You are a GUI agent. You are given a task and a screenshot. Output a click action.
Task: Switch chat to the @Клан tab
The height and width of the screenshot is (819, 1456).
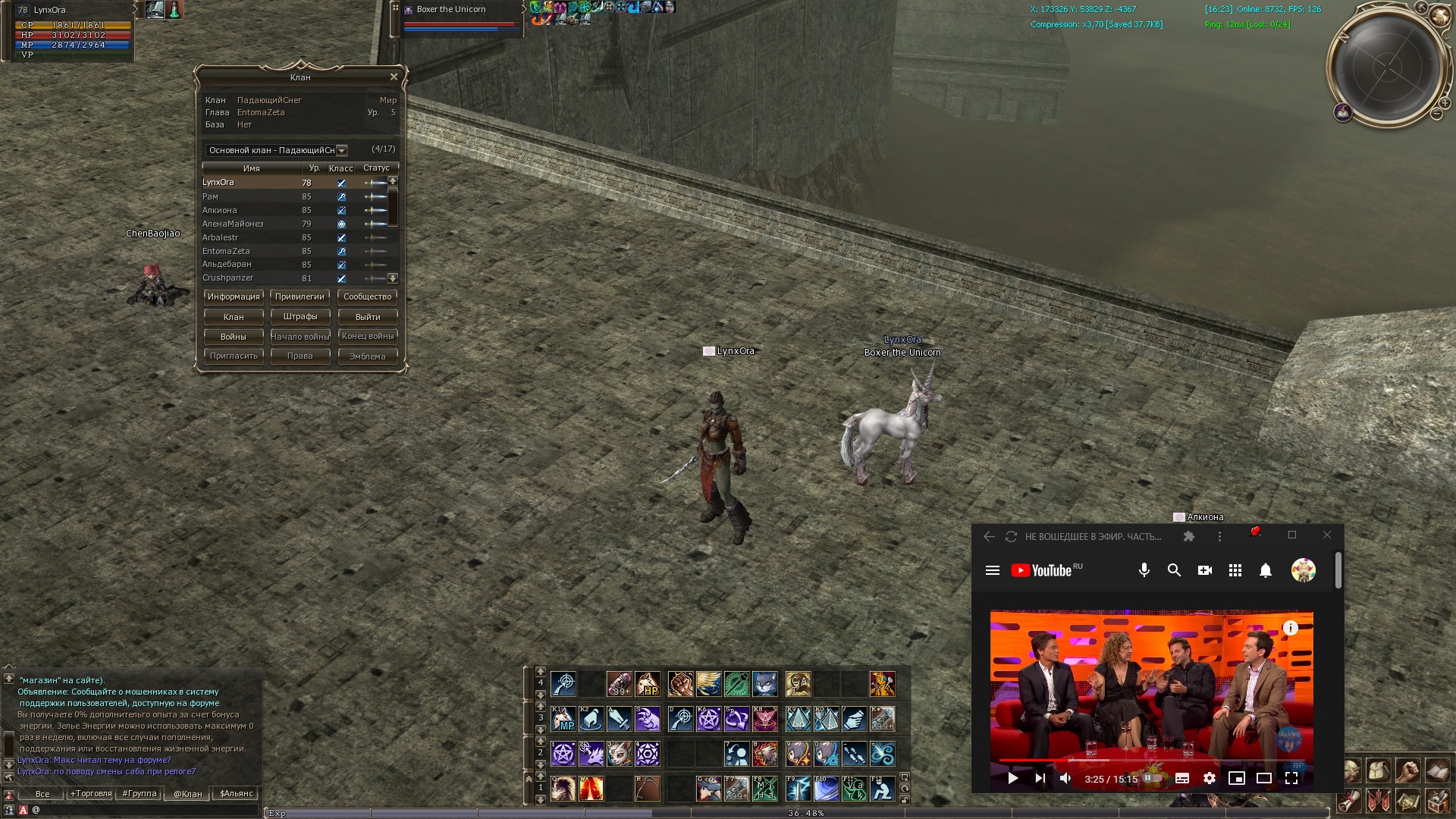pos(187,793)
